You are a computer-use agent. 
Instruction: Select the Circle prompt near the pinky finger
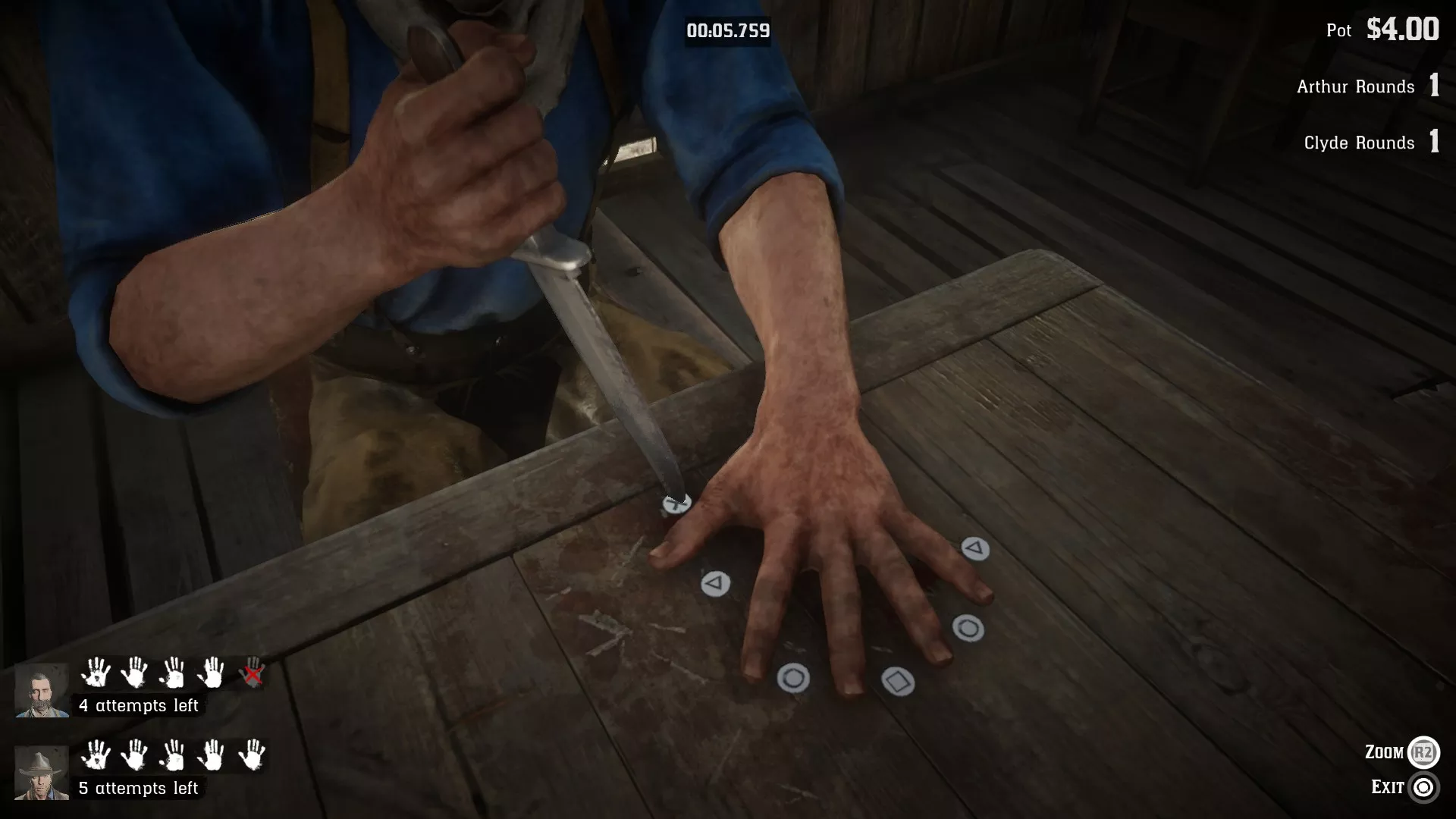968,629
